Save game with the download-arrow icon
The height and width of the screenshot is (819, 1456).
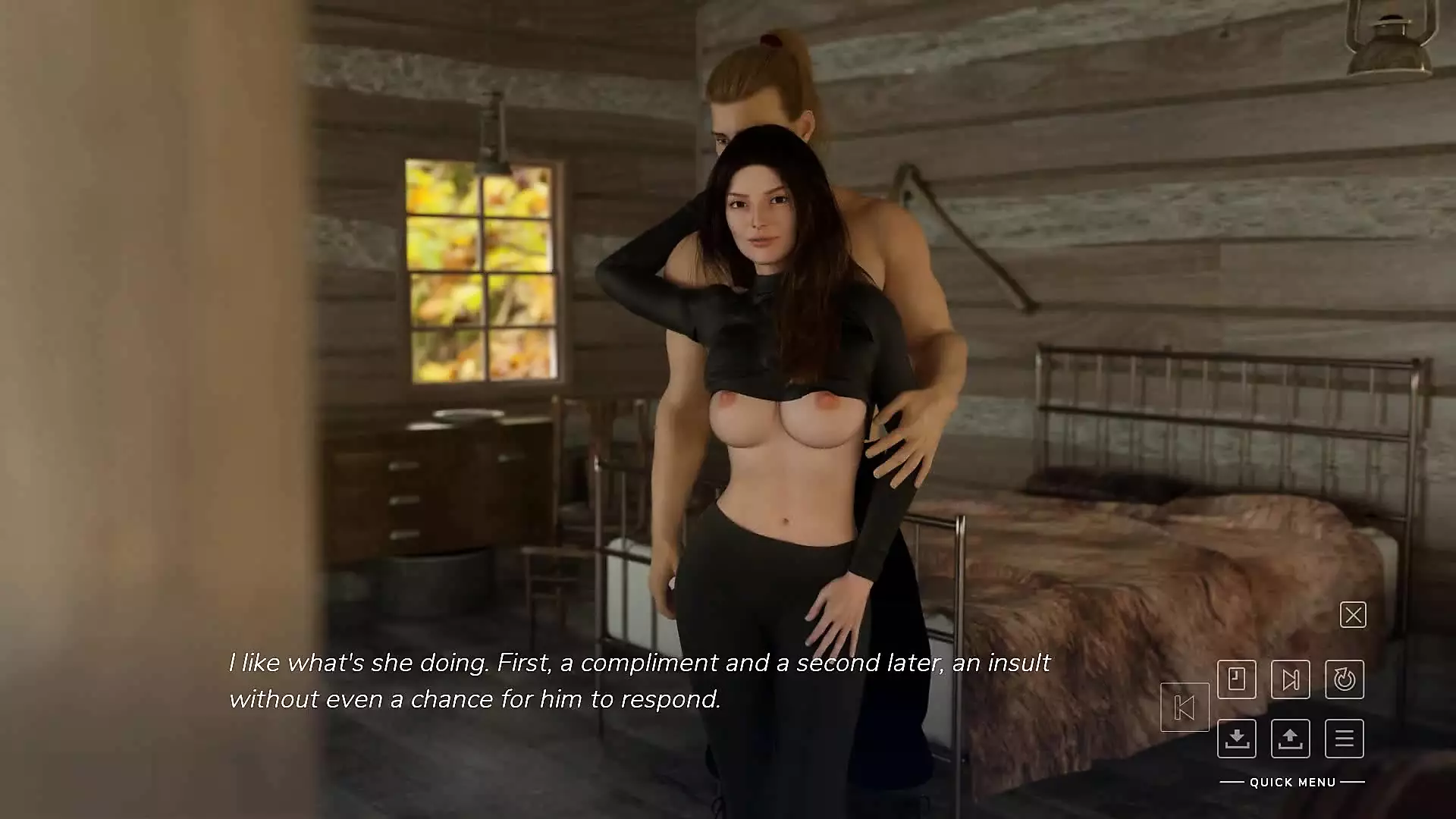point(1237,738)
